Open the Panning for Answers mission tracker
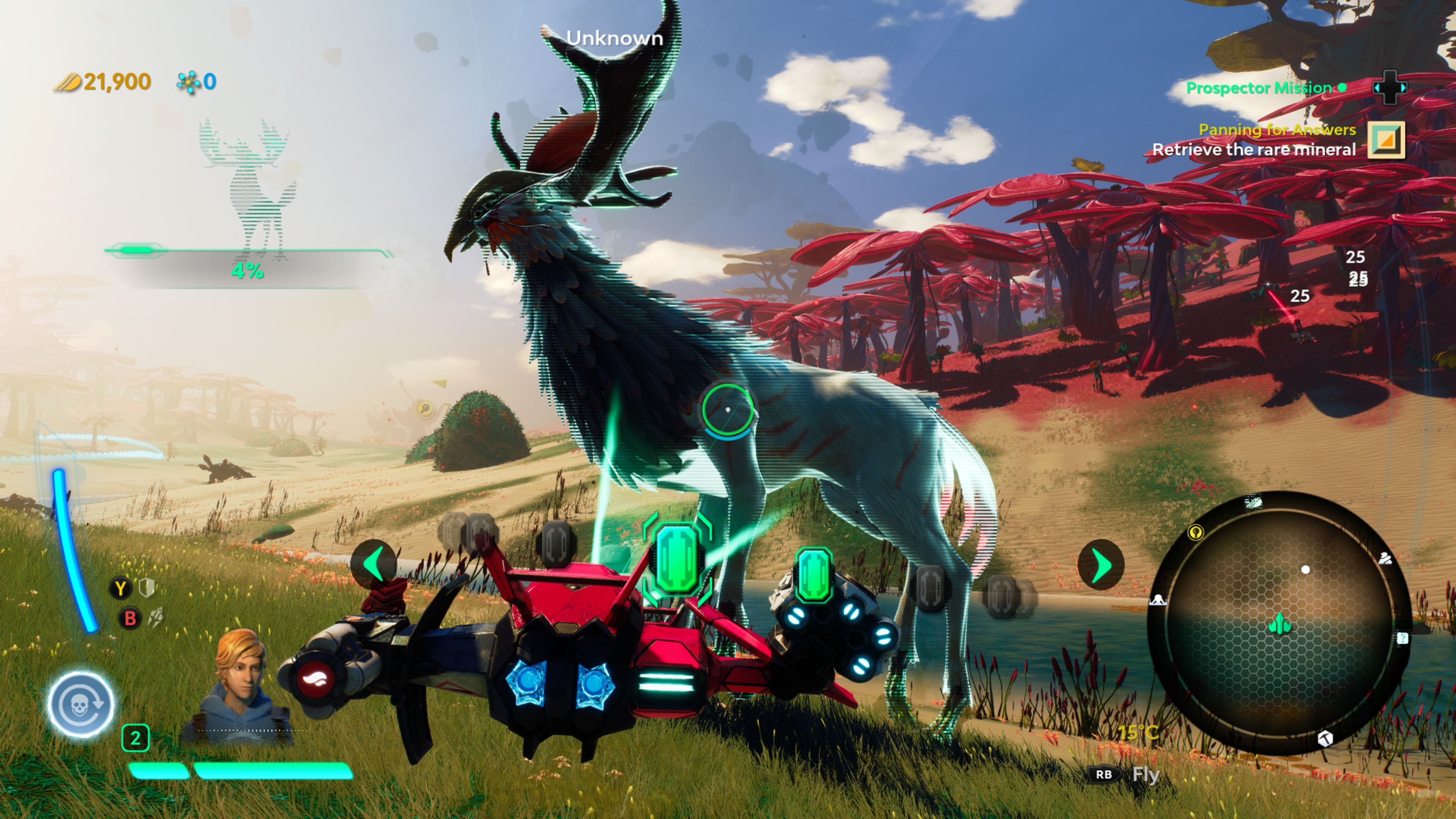 pos(1277,130)
